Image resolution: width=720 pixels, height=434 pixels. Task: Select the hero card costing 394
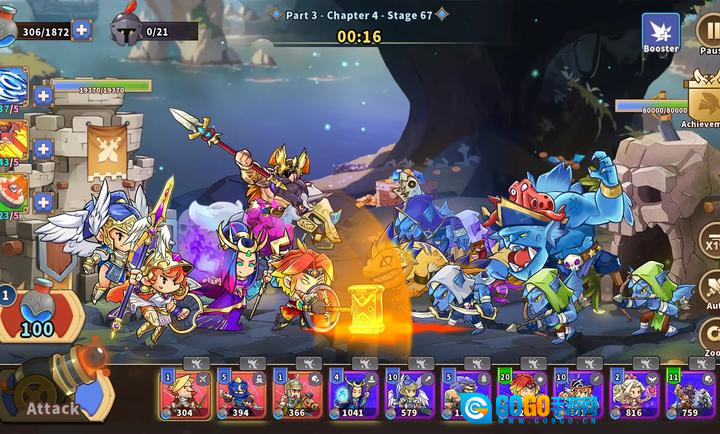pos(241,391)
